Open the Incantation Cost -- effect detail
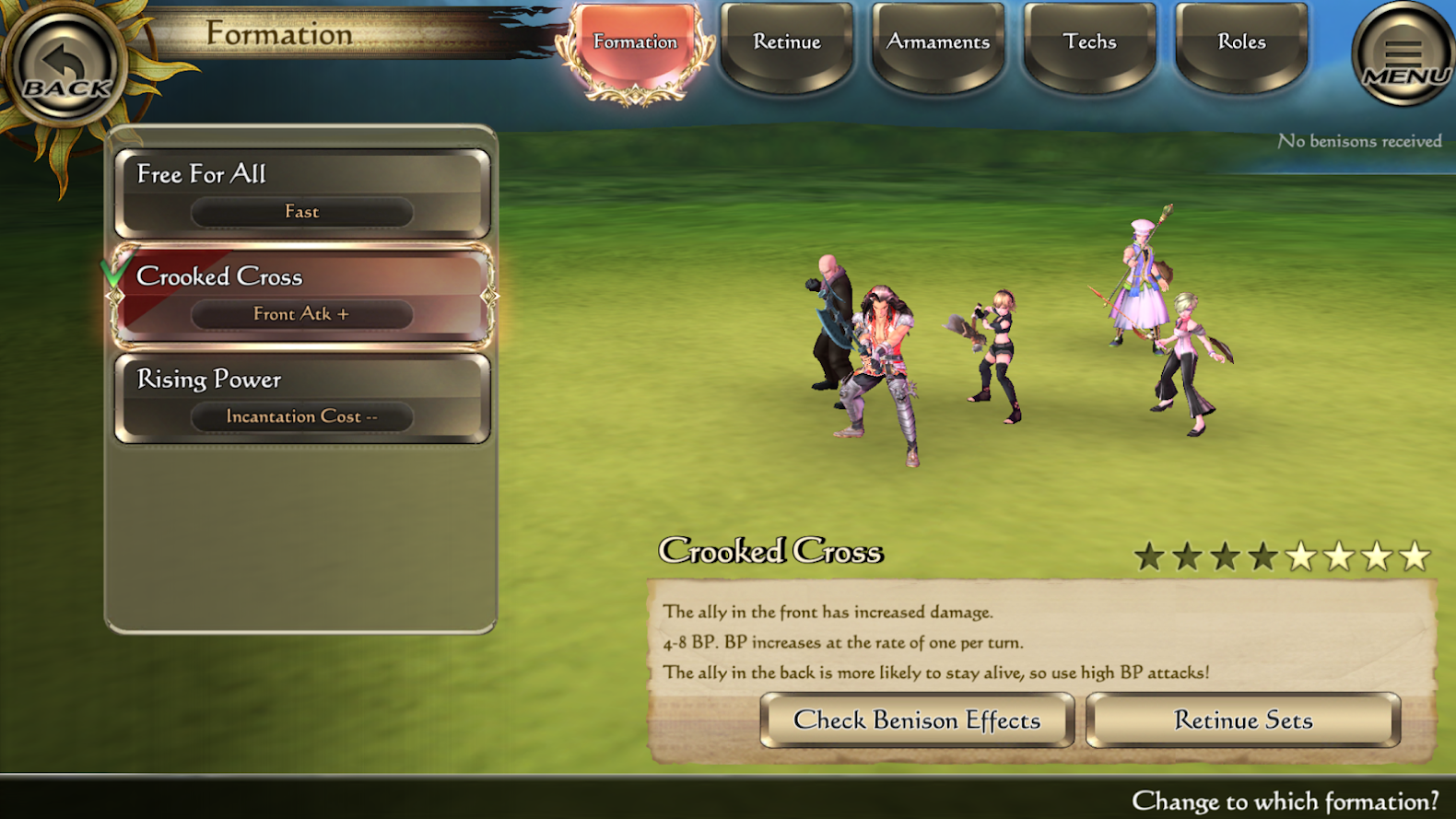 coord(301,416)
